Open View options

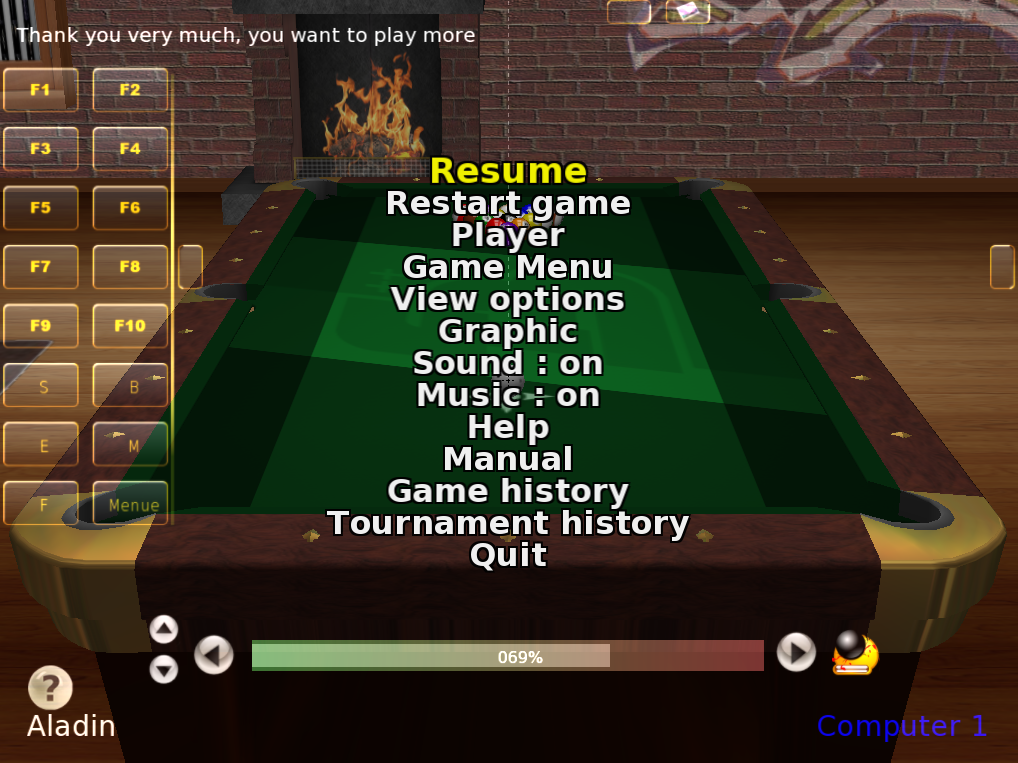click(x=508, y=299)
